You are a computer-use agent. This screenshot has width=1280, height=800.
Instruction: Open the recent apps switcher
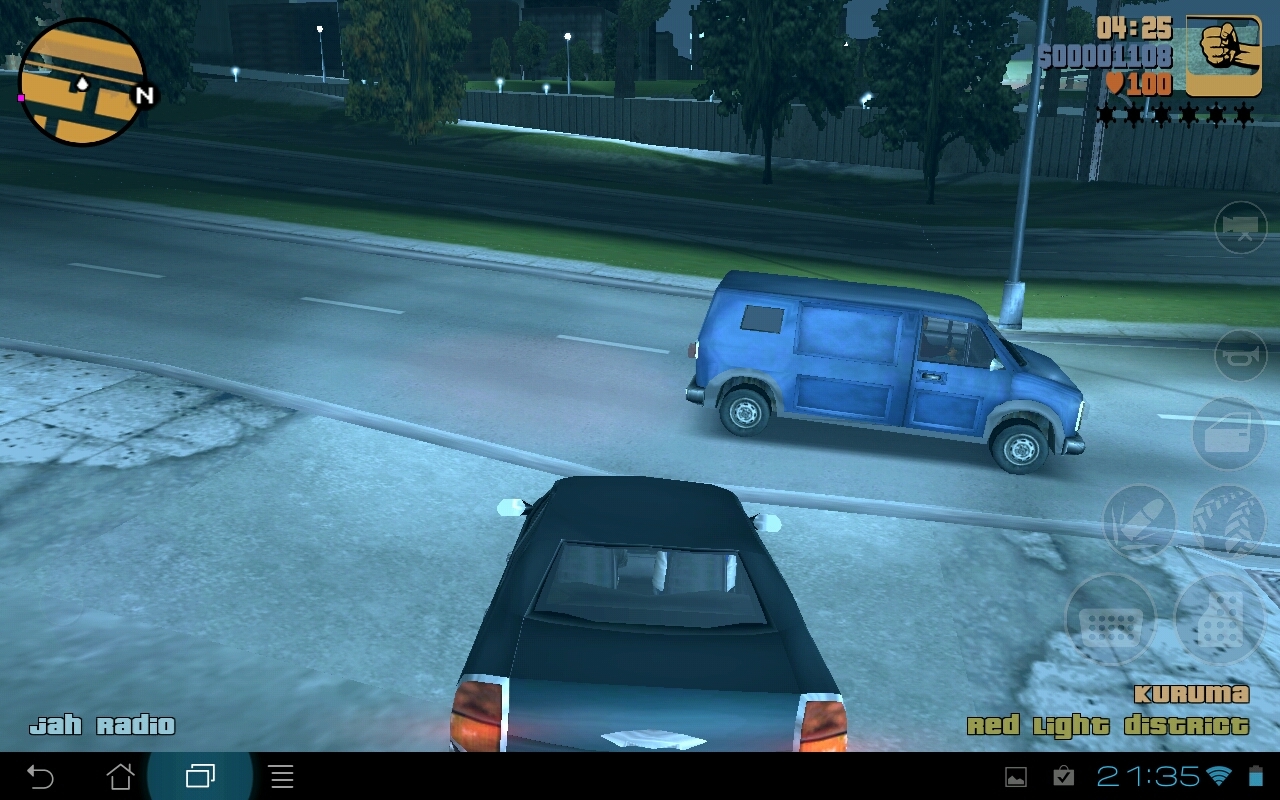point(200,775)
